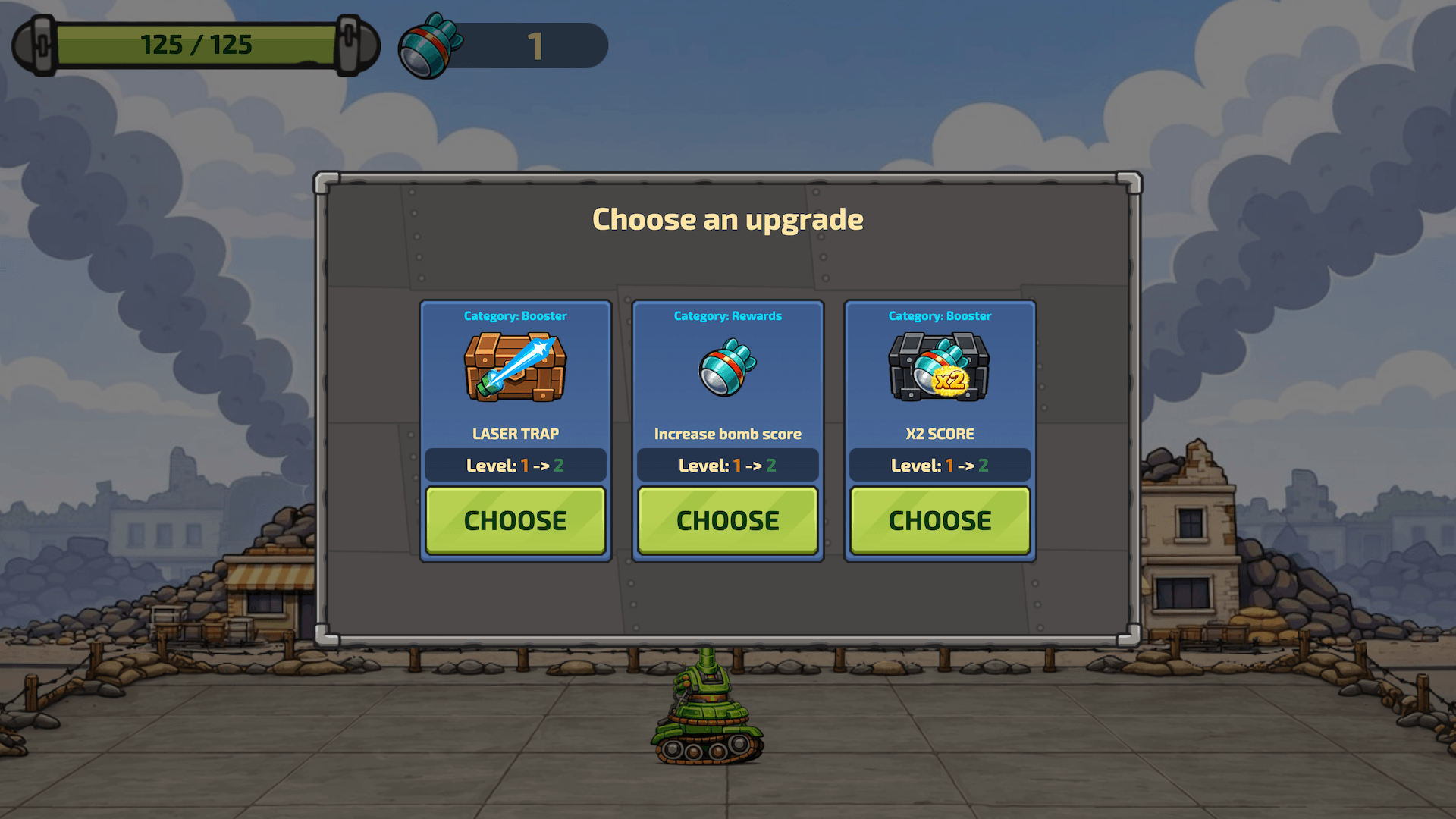Viewport: 1456px width, 819px height.
Task: Select the Category: Rewards label
Action: point(727,316)
